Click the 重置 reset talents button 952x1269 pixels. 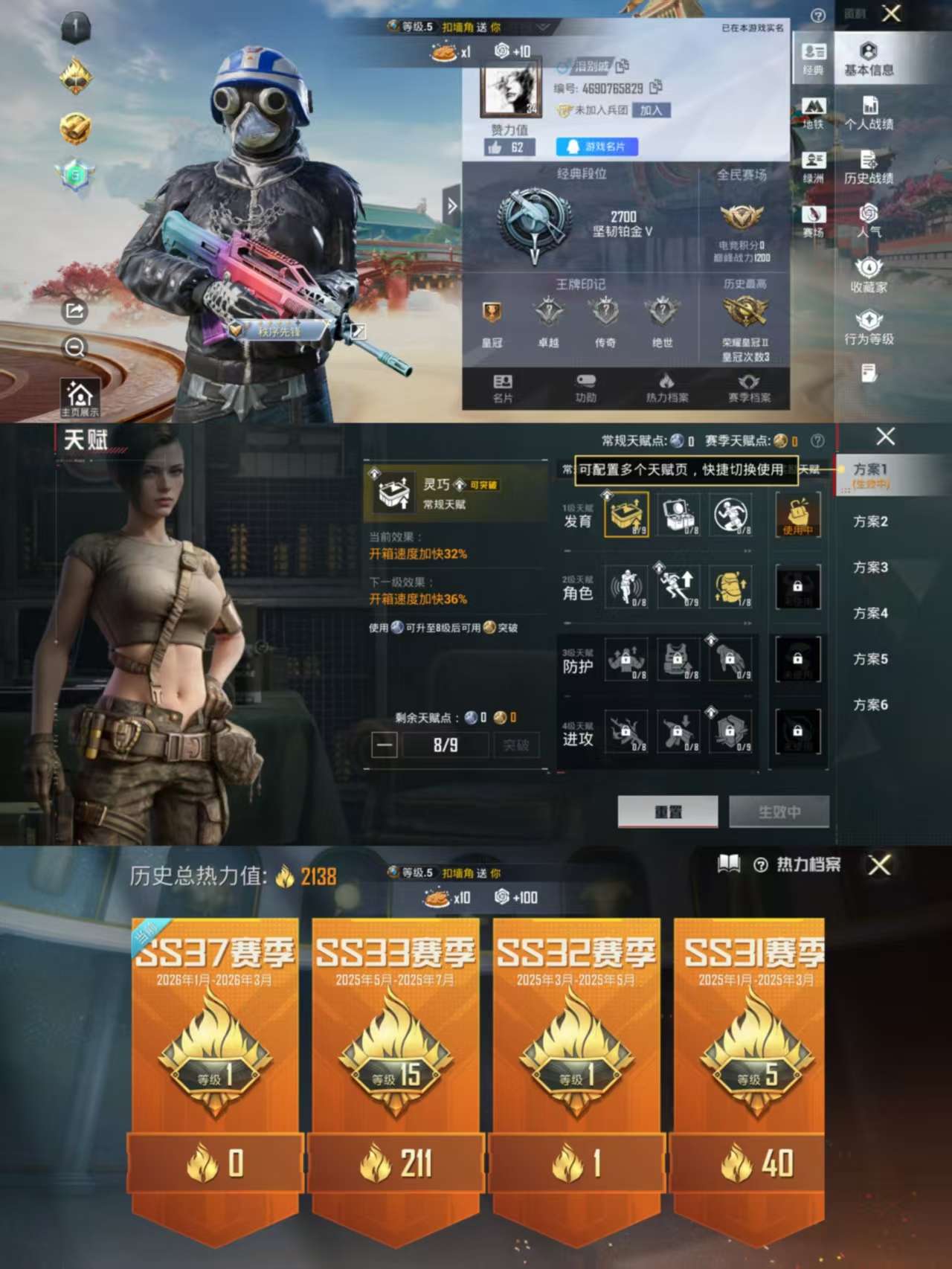(667, 812)
